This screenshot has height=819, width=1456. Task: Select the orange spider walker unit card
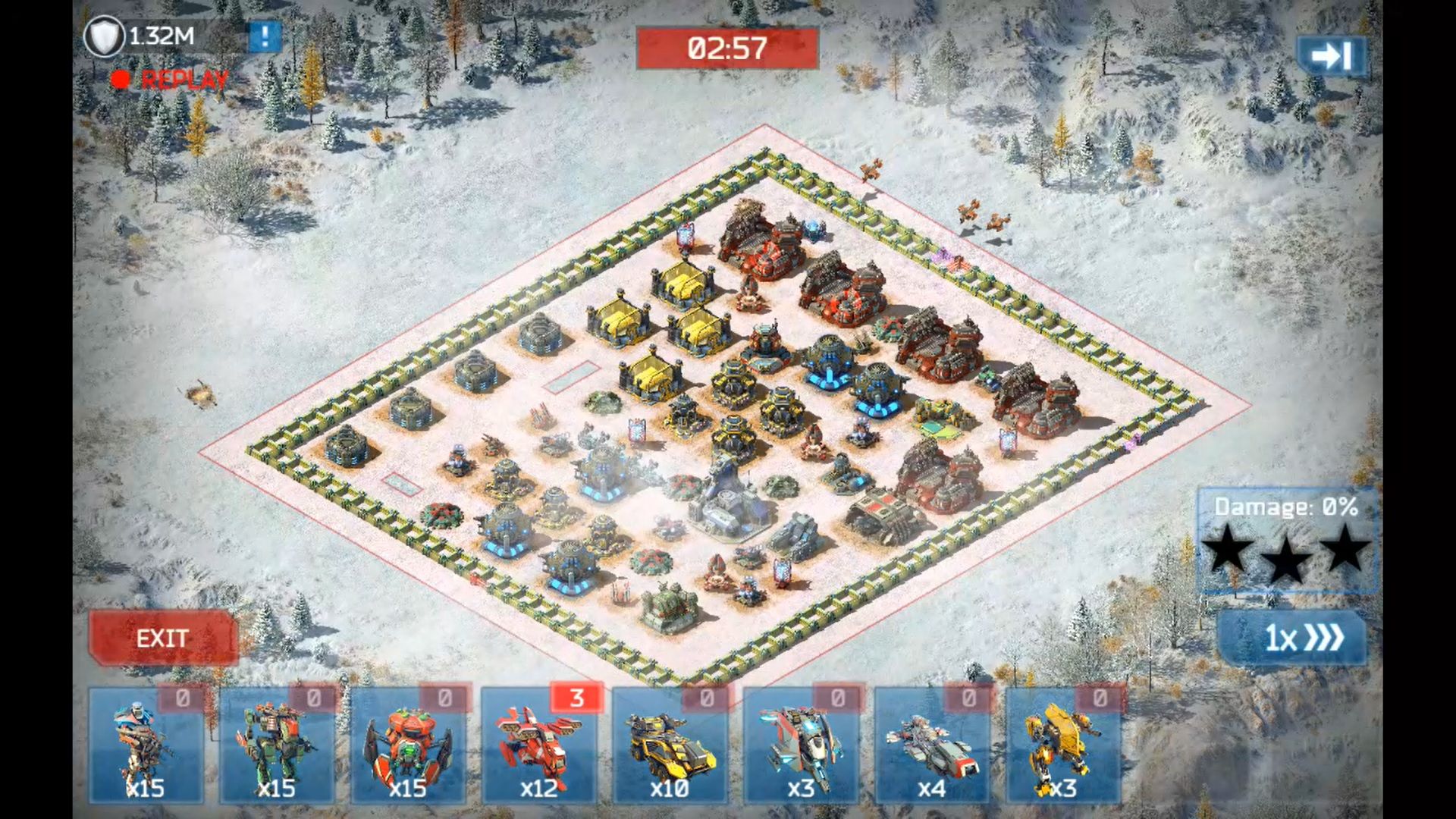click(x=408, y=746)
